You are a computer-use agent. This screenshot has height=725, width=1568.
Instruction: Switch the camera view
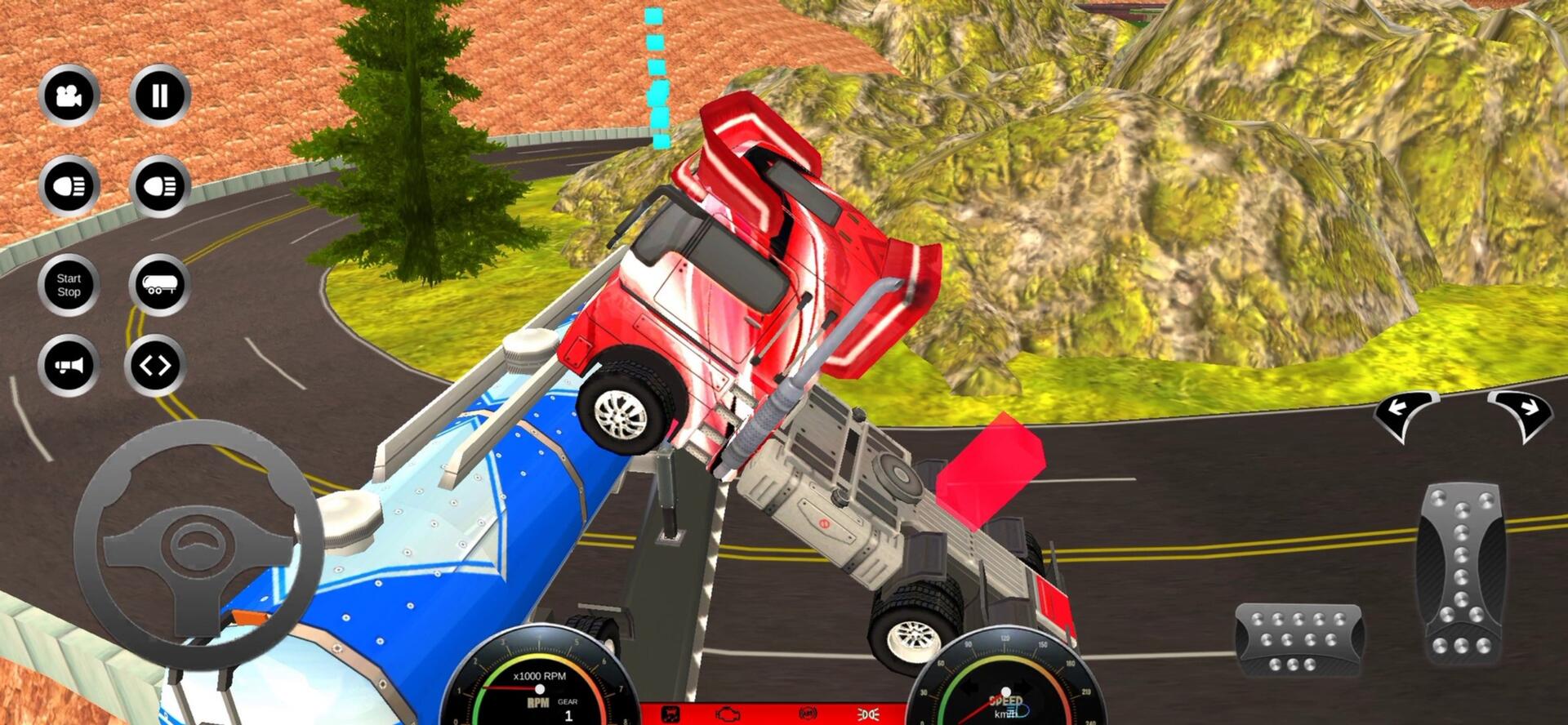point(69,96)
